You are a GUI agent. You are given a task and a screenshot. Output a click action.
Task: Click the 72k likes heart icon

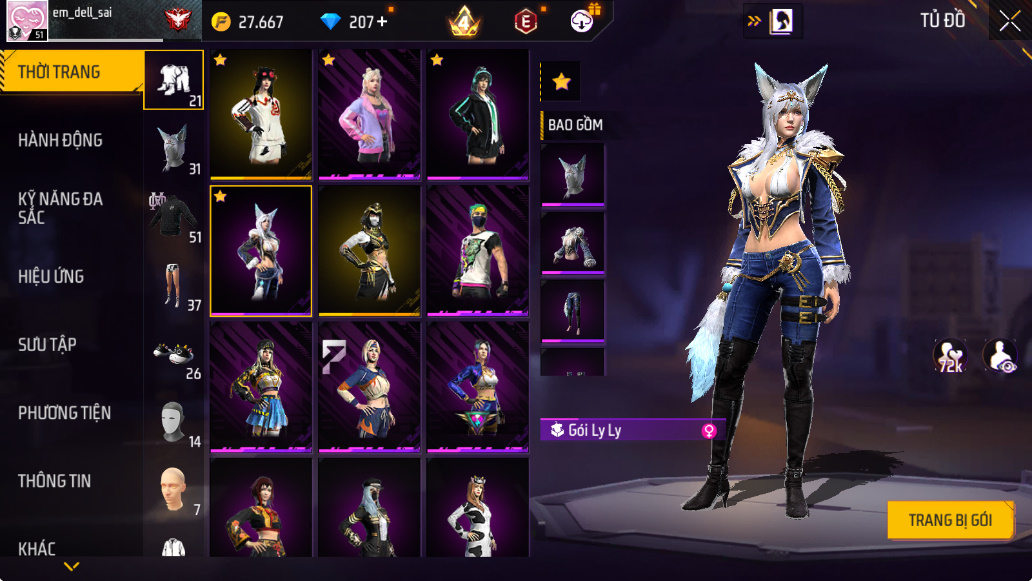949,356
